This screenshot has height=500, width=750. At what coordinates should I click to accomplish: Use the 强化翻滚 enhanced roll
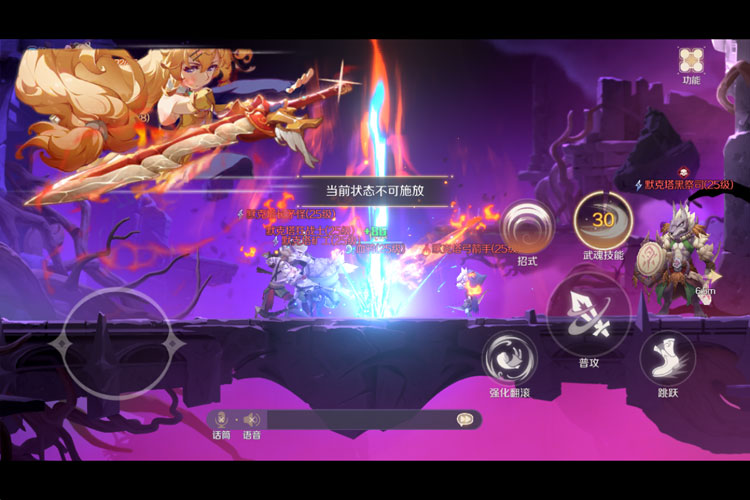pos(510,357)
